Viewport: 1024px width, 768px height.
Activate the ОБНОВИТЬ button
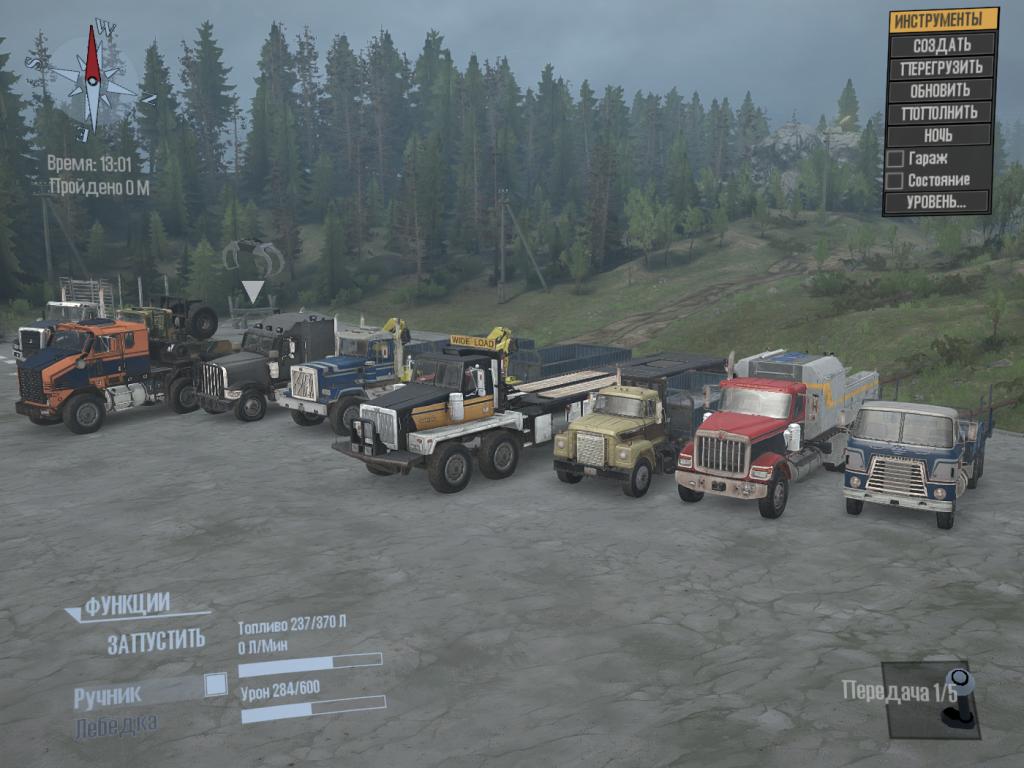tap(940, 90)
